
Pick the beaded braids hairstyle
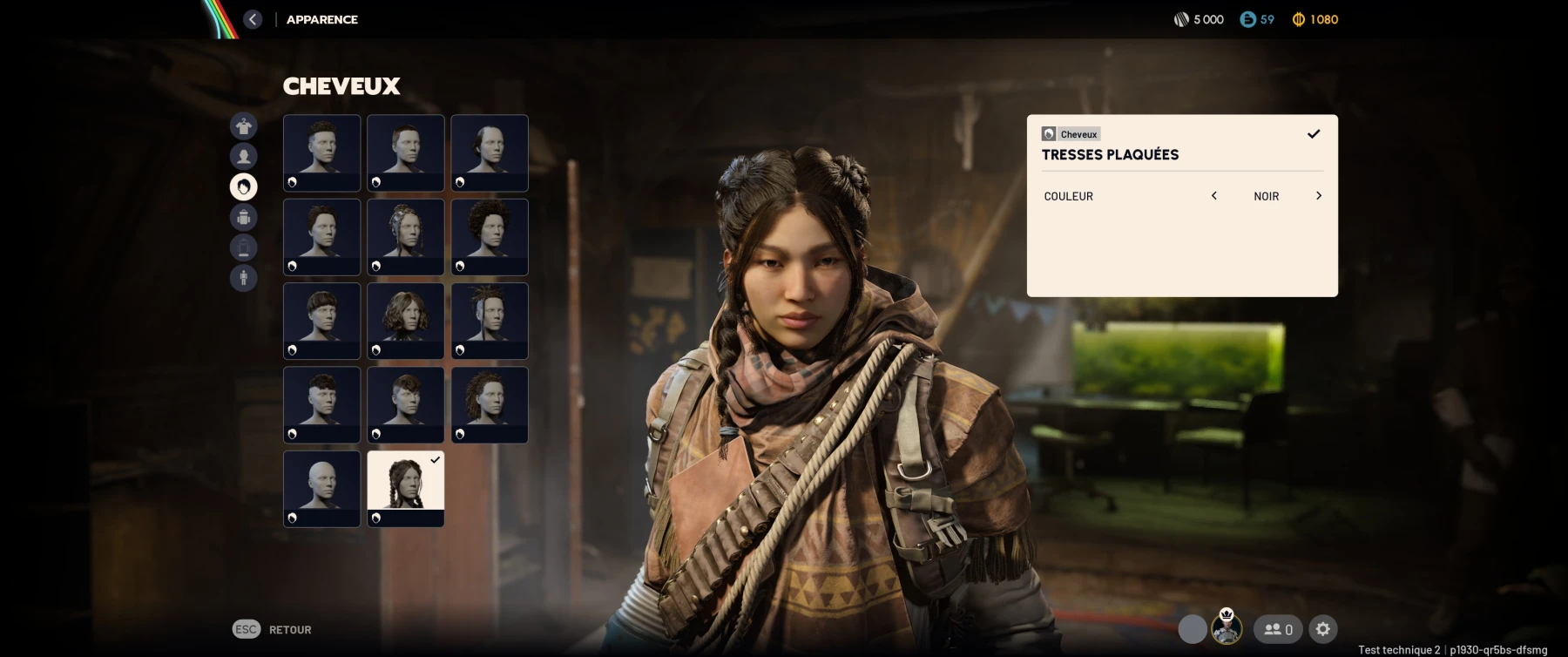(406, 236)
